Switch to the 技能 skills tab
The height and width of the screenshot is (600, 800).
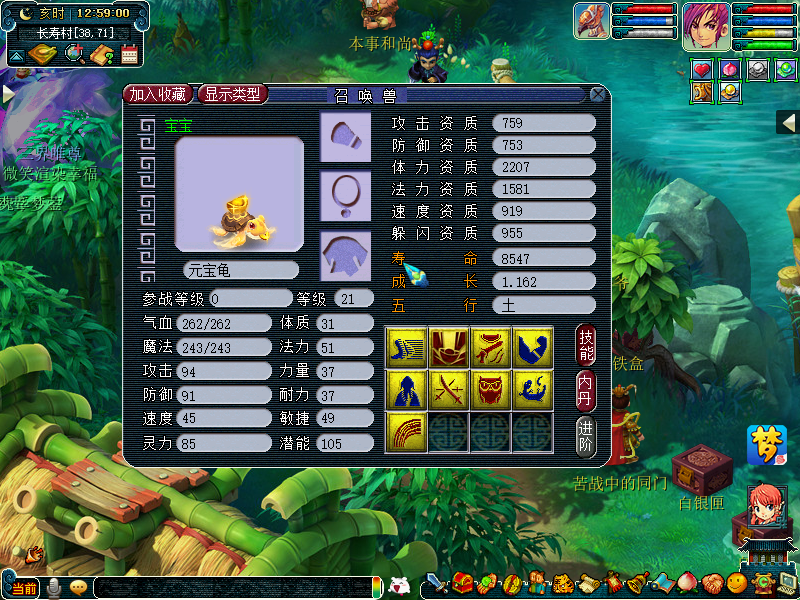587,344
